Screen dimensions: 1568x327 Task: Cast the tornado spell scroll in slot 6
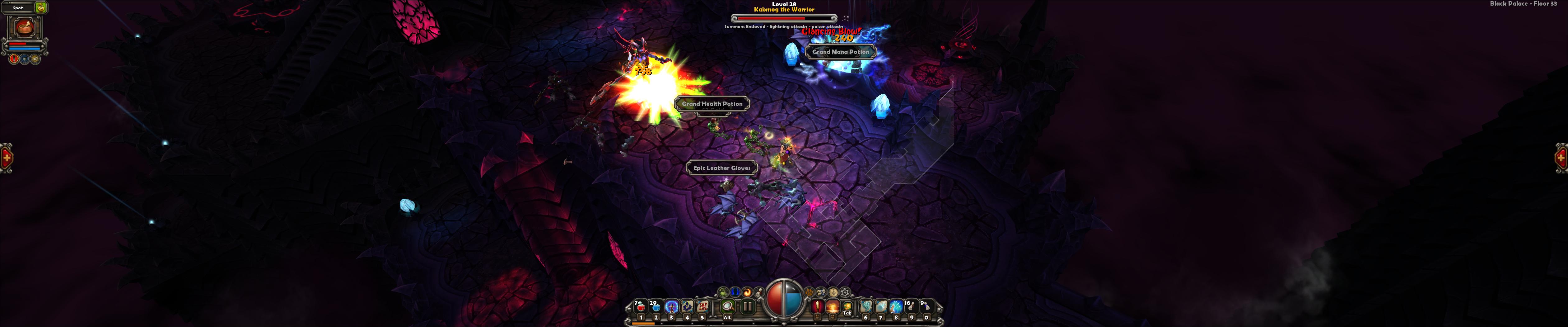click(866, 307)
